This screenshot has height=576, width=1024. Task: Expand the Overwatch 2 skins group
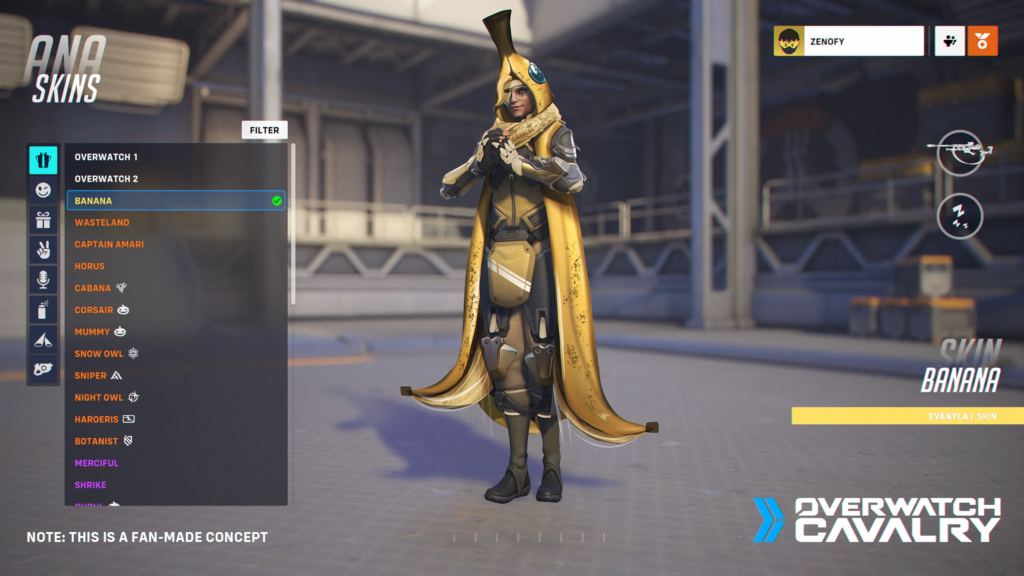(x=106, y=179)
